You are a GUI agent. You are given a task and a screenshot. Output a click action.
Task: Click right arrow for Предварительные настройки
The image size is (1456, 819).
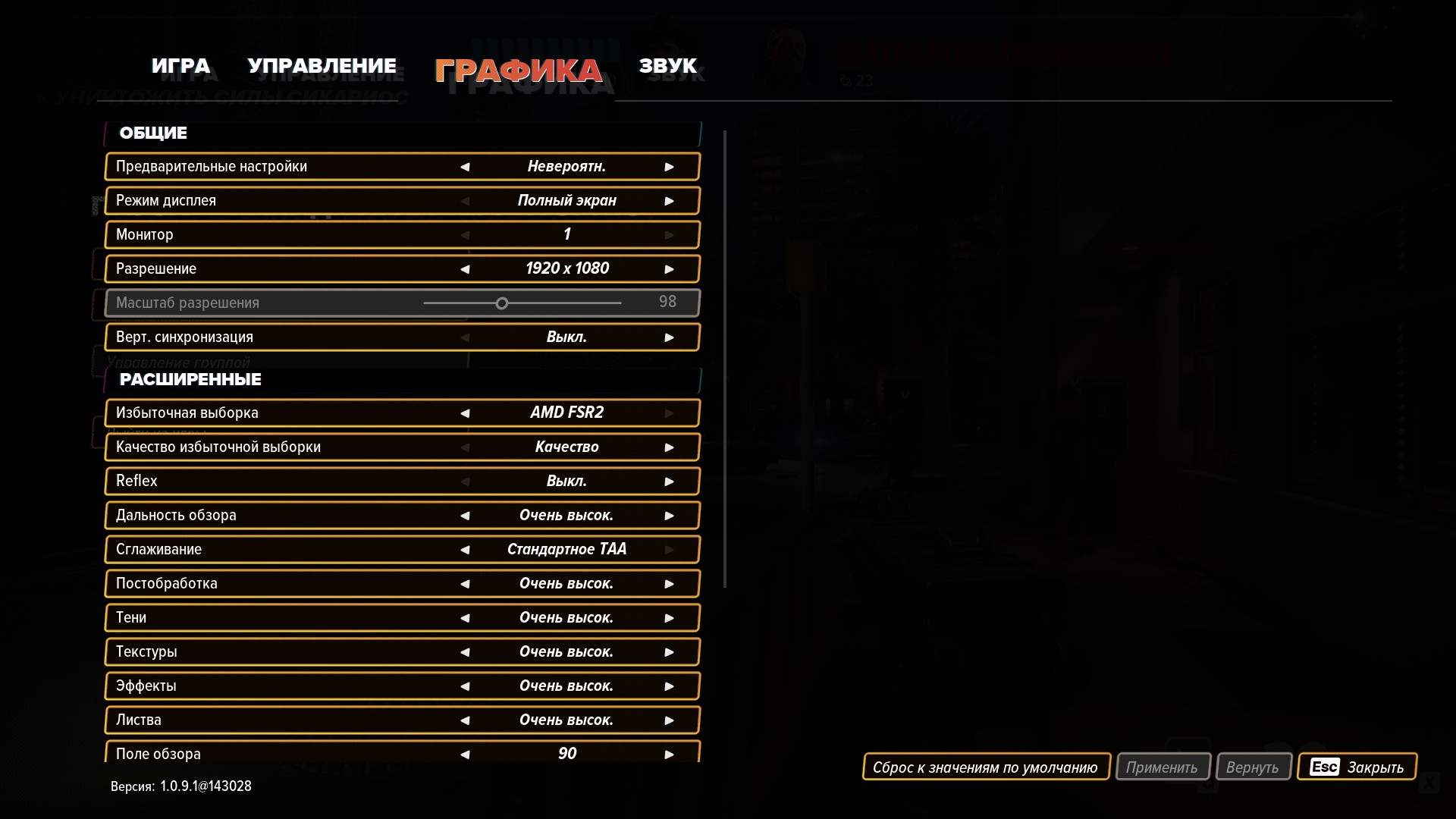coord(669,167)
